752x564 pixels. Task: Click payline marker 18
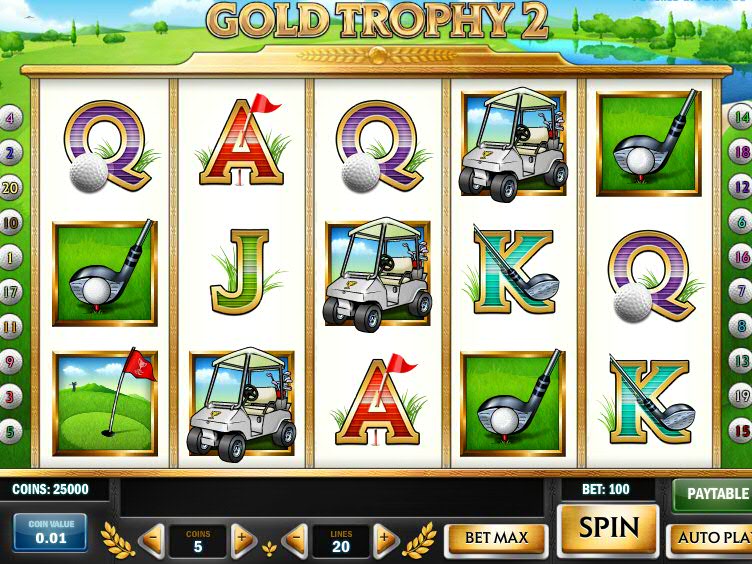tap(741, 153)
